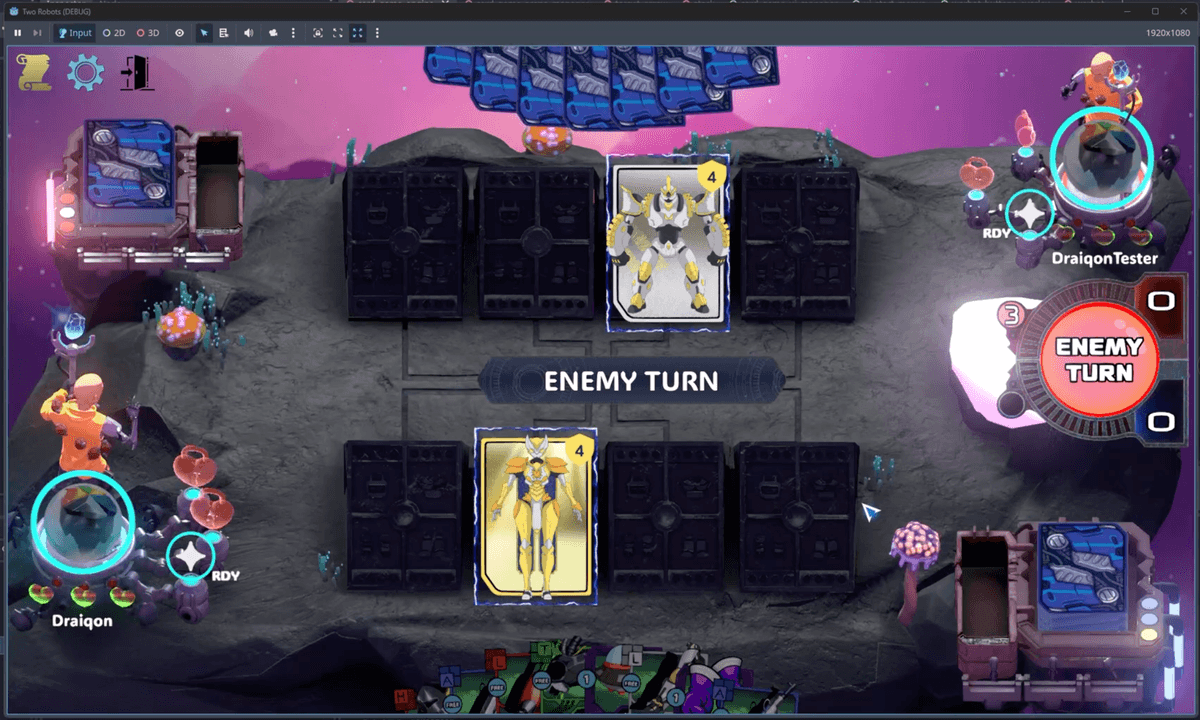Click the red ENEMY TURN button

1099,360
